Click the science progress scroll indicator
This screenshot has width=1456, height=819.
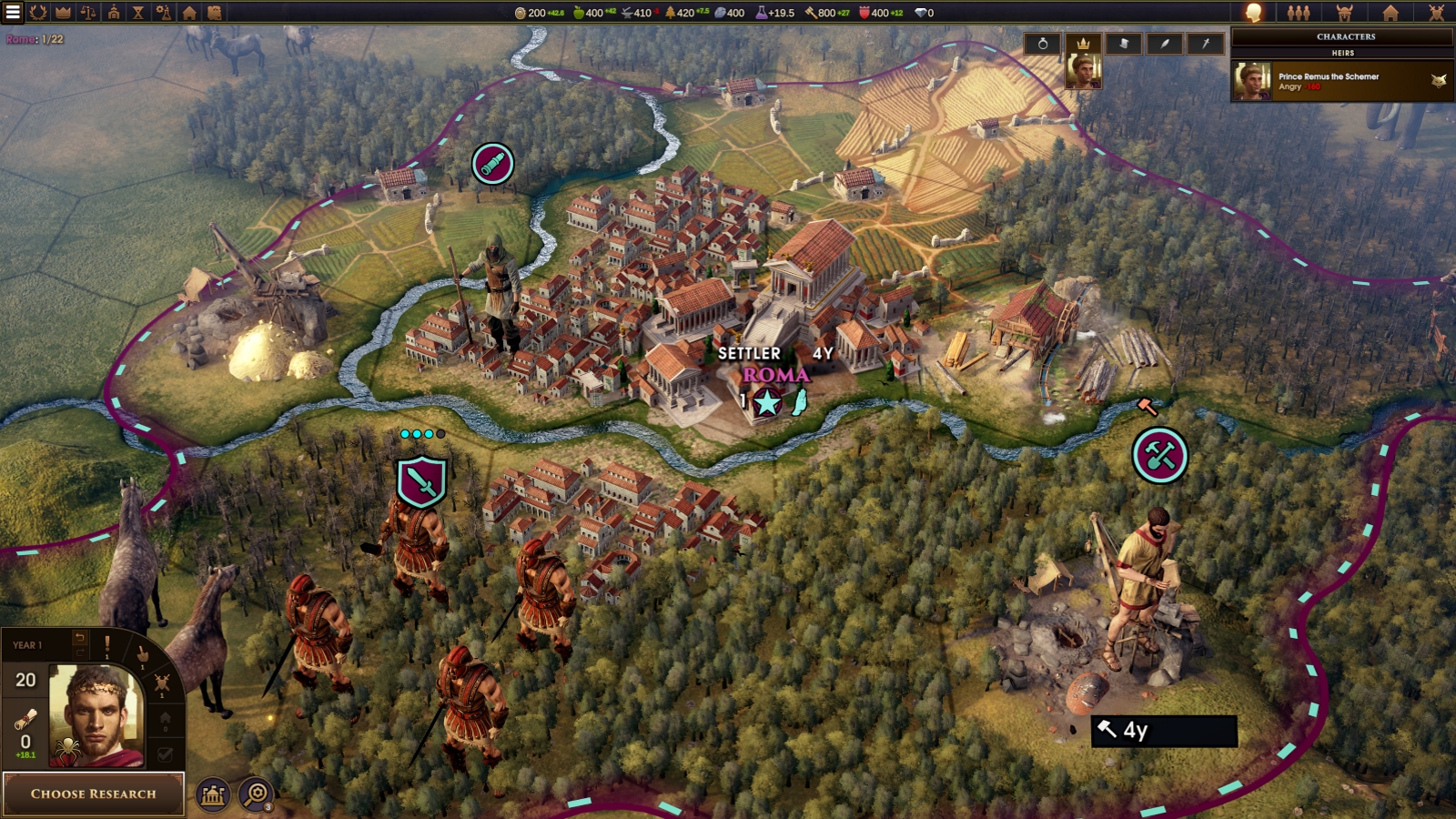pyautogui.click(x=25, y=719)
